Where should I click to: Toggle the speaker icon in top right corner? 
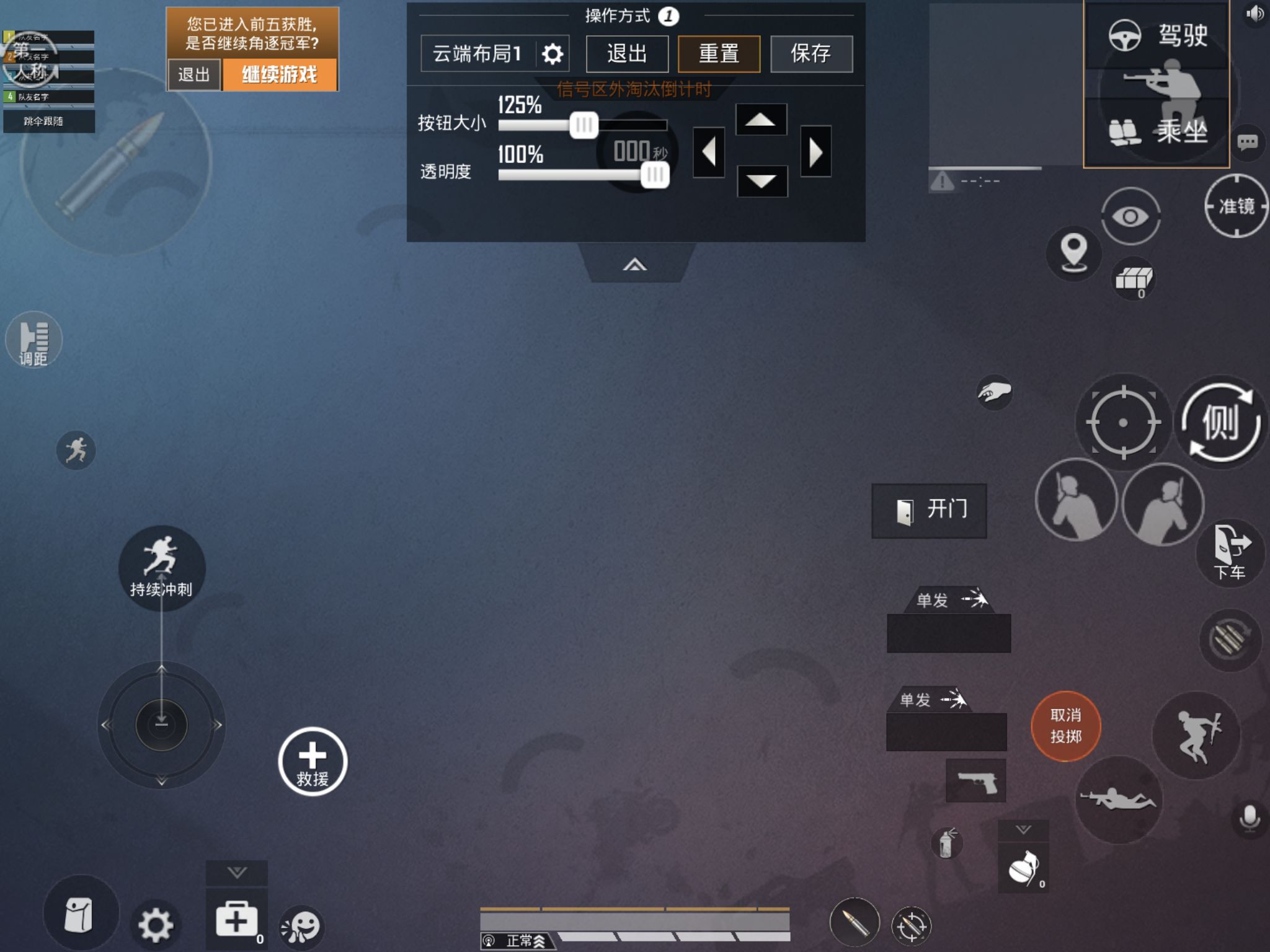coord(1254,14)
